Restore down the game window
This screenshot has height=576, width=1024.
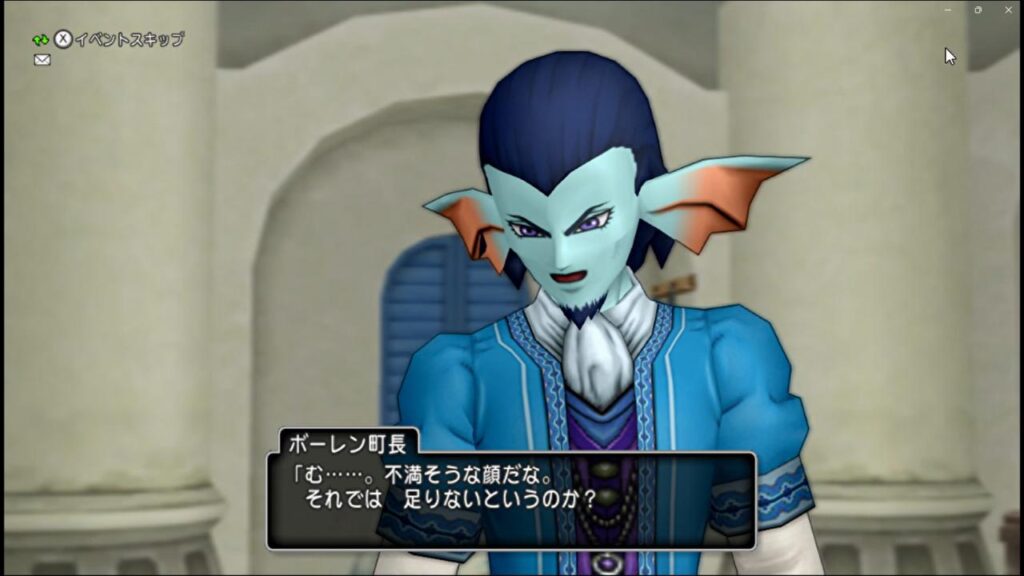pyautogui.click(x=978, y=9)
